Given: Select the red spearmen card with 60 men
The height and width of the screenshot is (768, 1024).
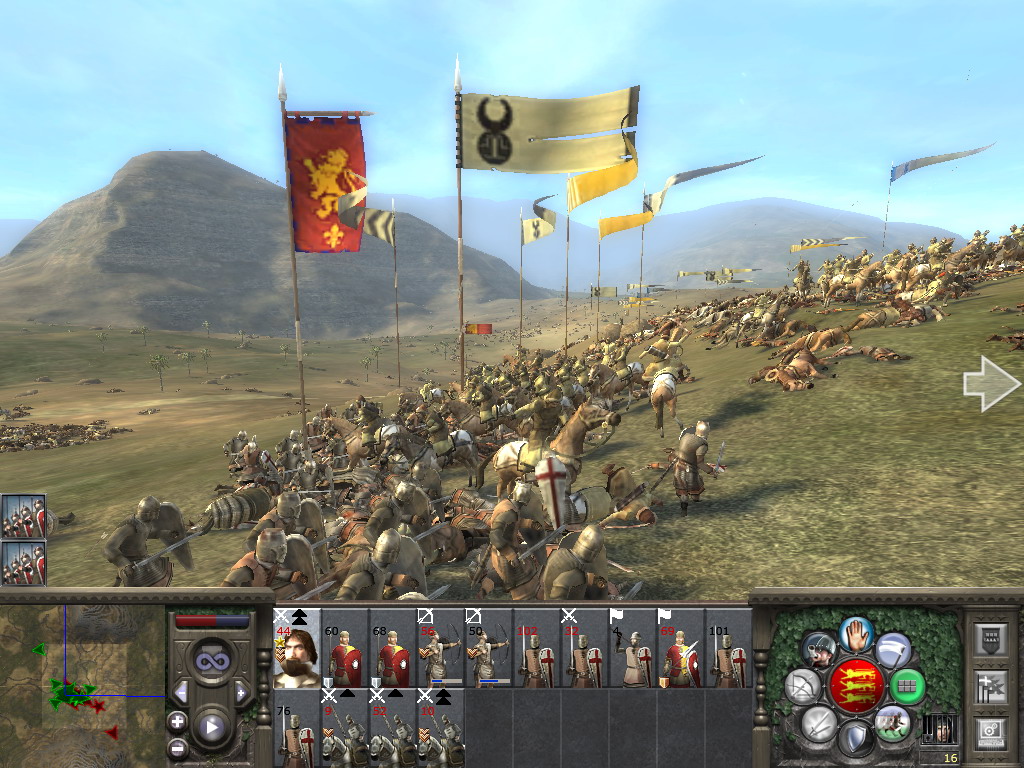Looking at the screenshot, I should 345,648.
